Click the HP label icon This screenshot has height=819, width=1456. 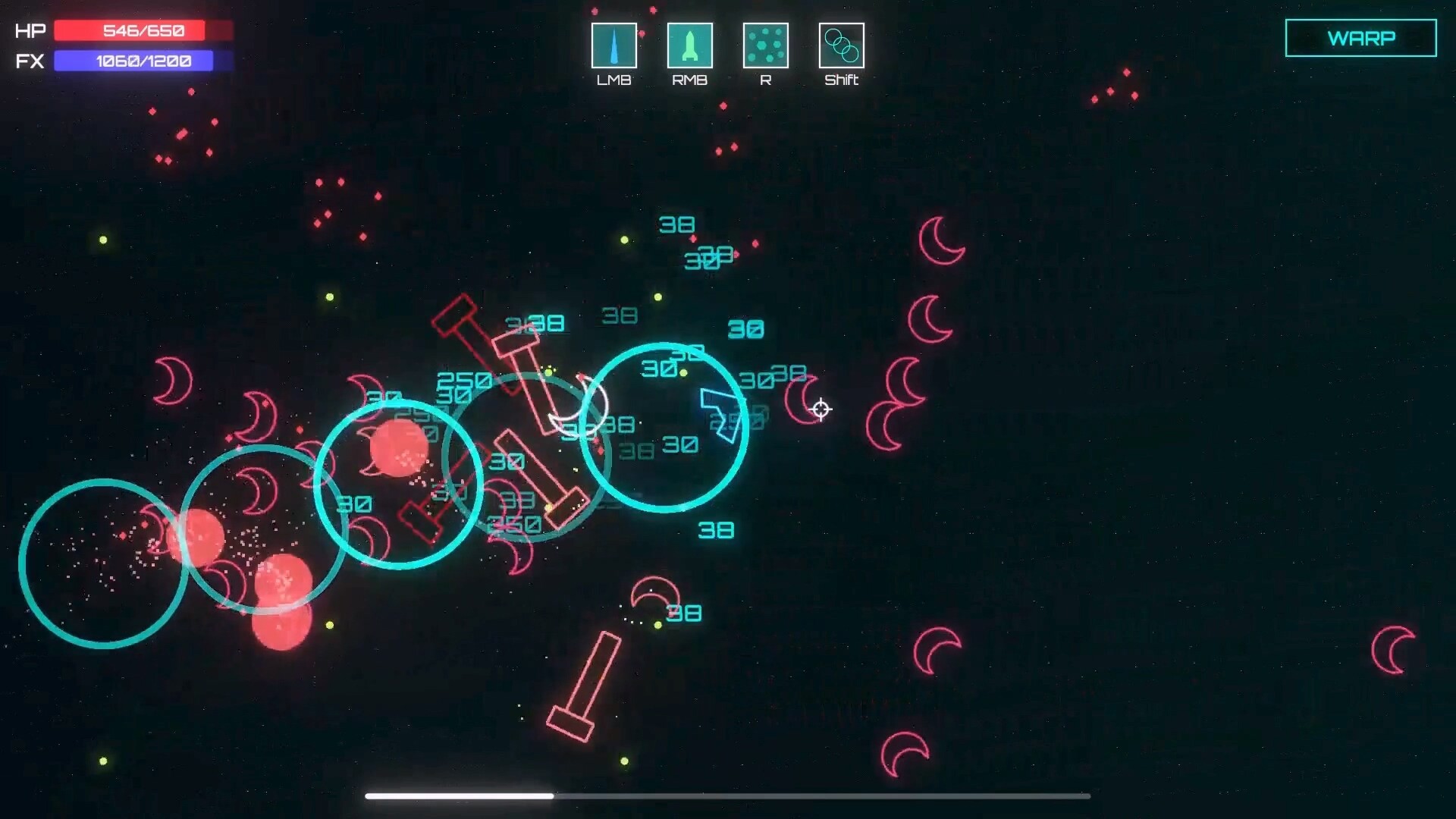[x=29, y=30]
